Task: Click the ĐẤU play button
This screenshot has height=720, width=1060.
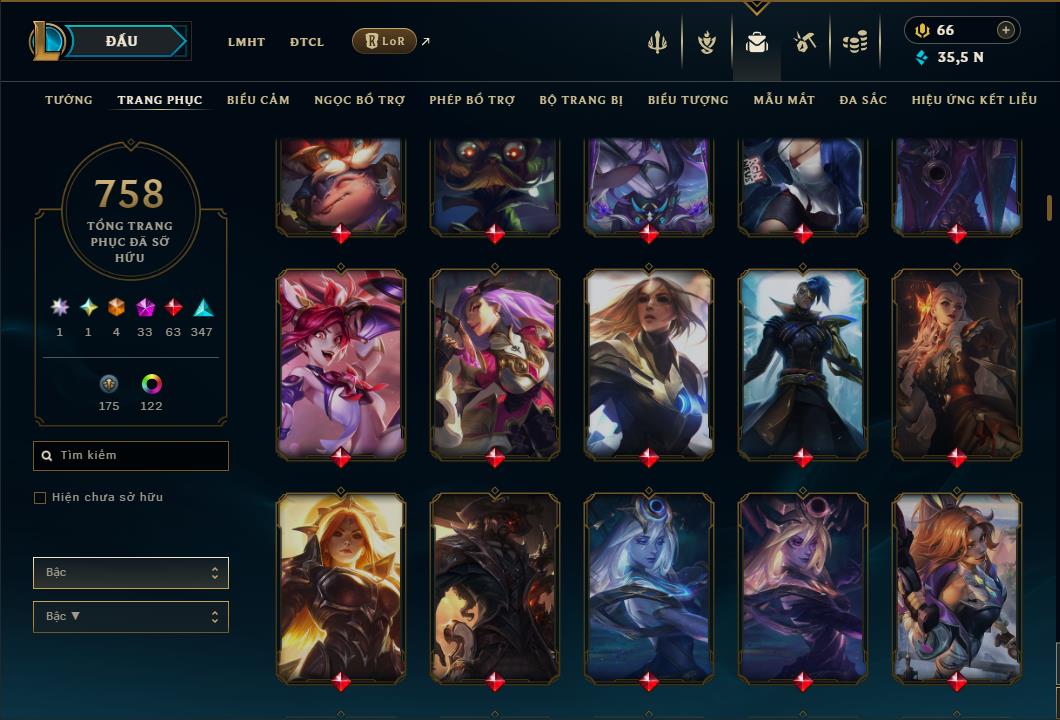Action: 121,41
